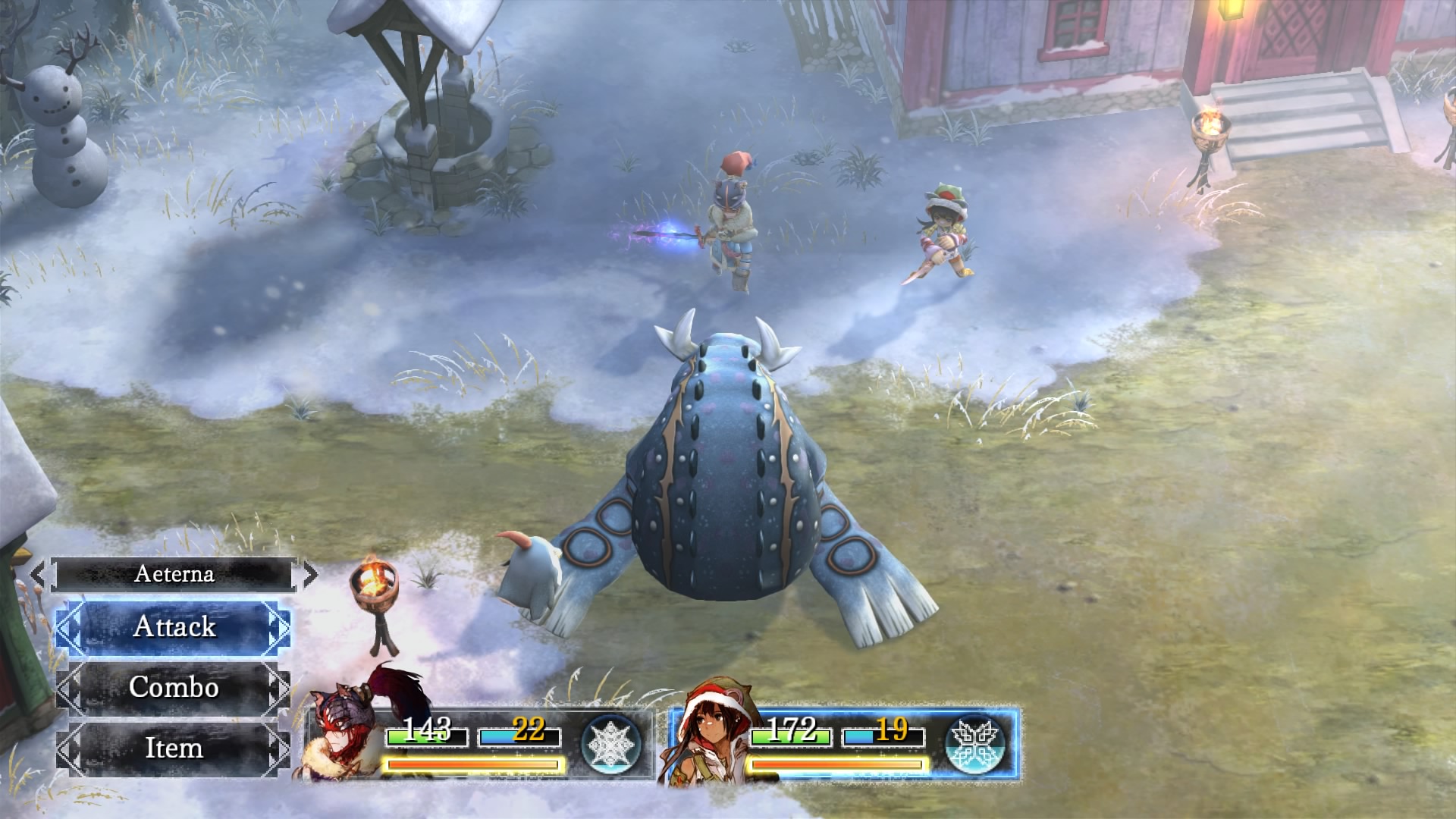Viewport: 1456px width, 819px height.
Task: Choose the Combo command
Action: [174, 687]
